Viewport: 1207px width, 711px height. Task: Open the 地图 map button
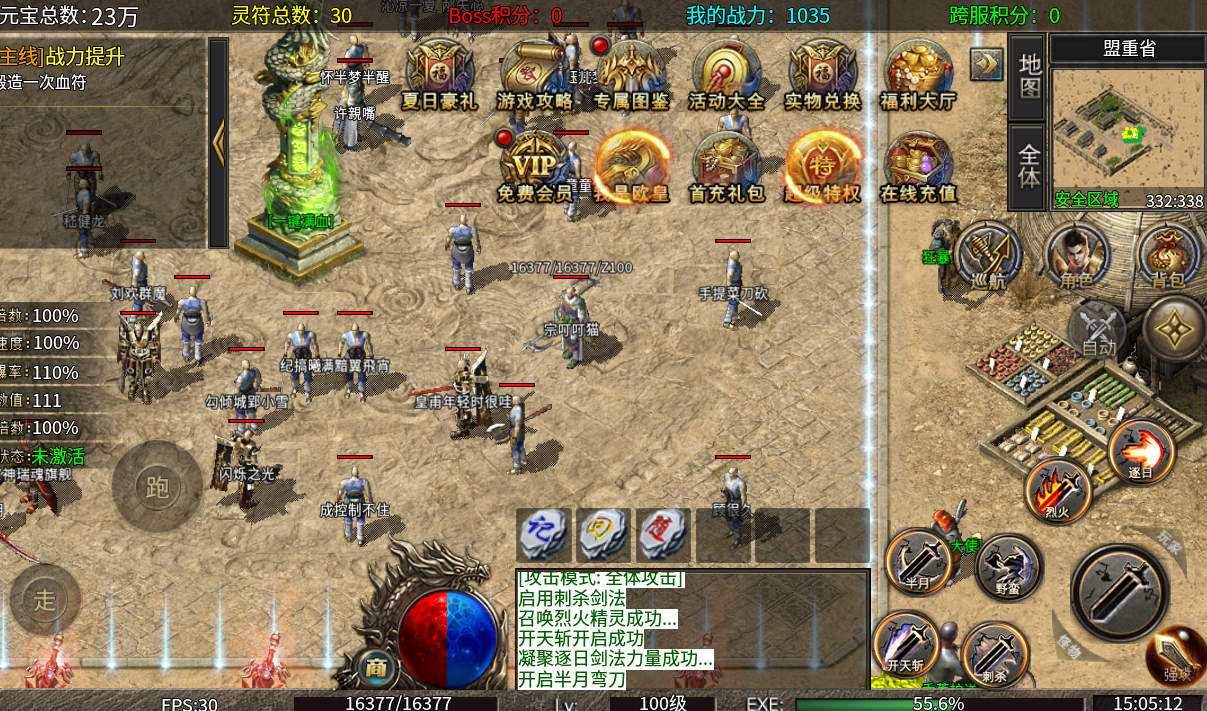coord(1029,75)
